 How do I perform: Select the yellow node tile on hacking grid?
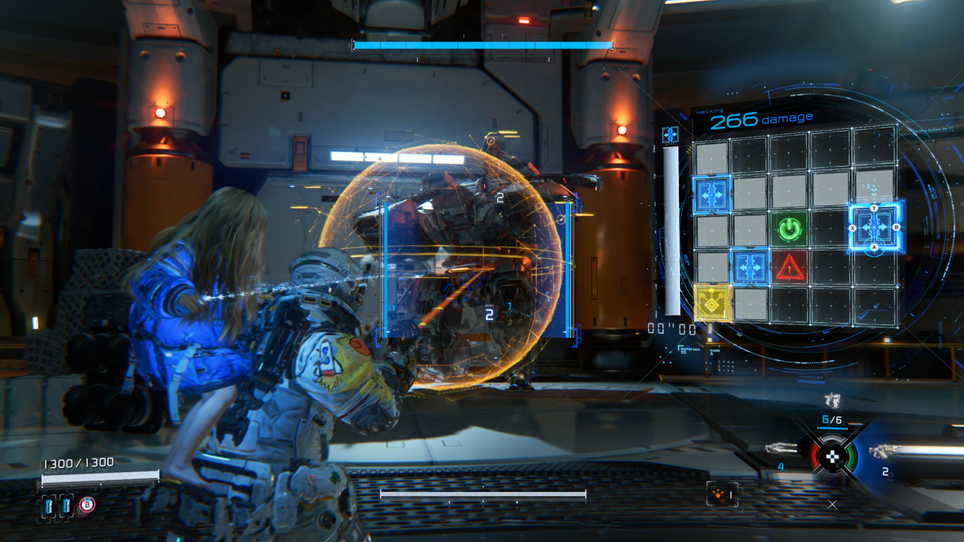[x=712, y=303]
